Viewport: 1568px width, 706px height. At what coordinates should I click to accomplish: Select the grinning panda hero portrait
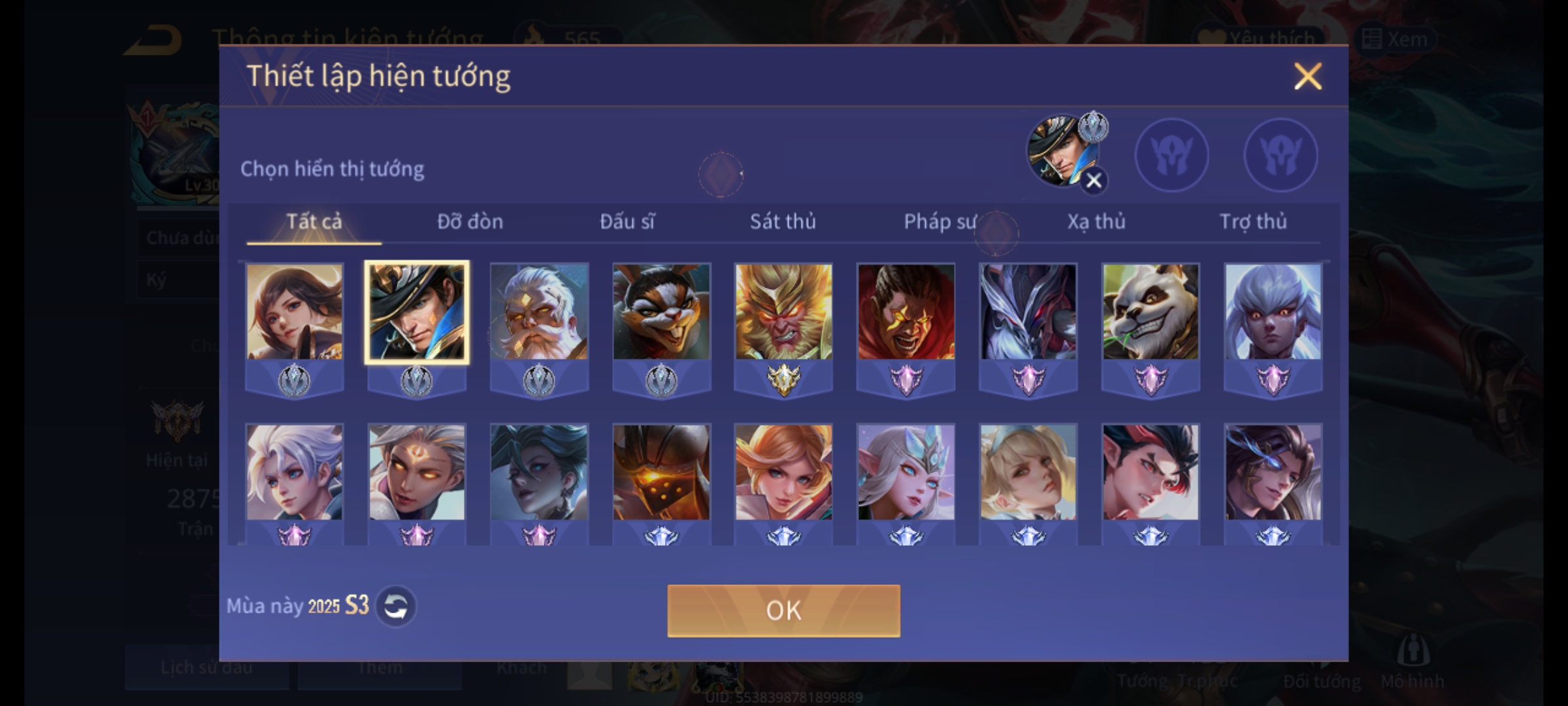tap(1151, 312)
